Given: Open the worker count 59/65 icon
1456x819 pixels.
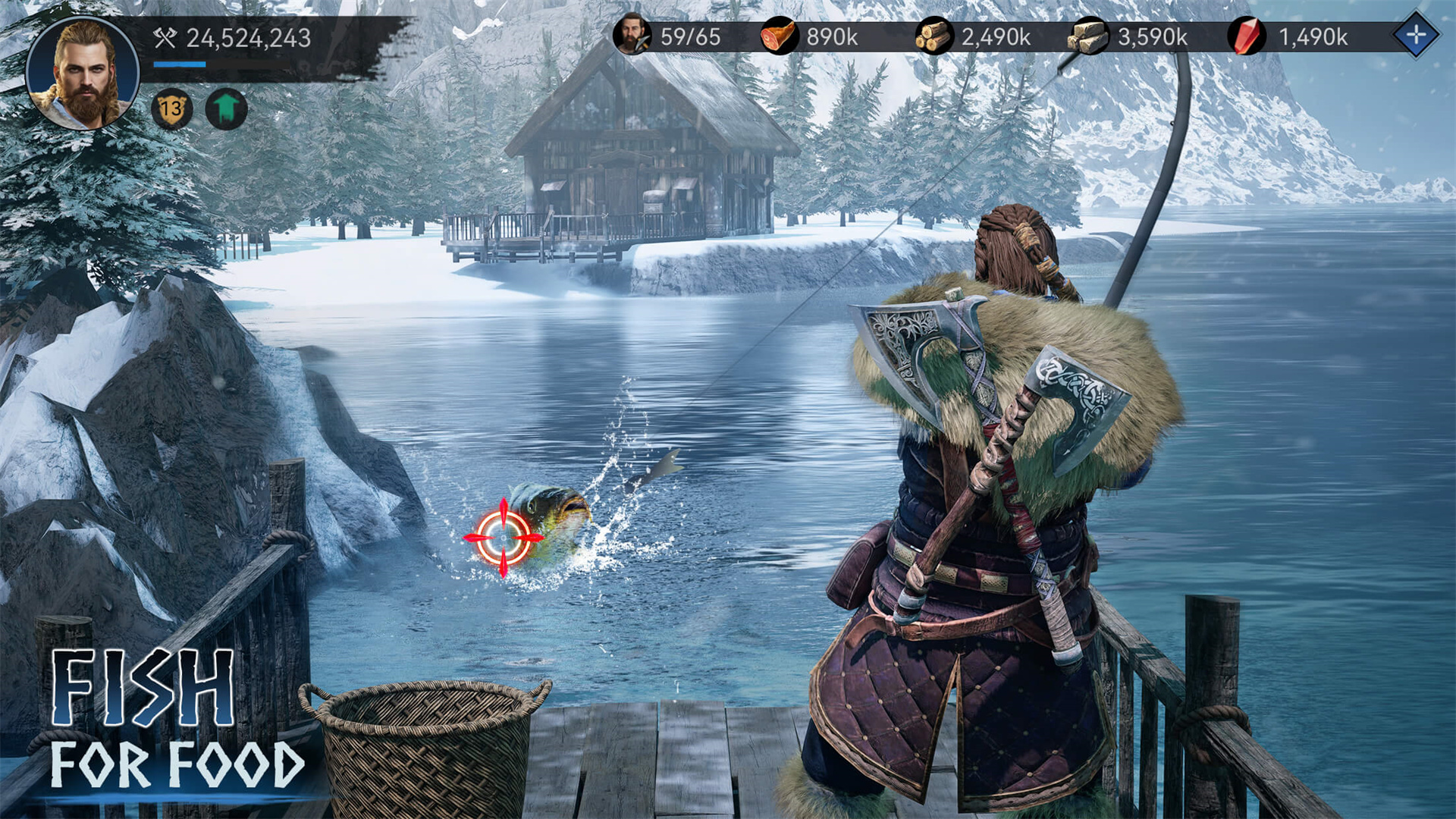Looking at the screenshot, I should click(x=634, y=36).
